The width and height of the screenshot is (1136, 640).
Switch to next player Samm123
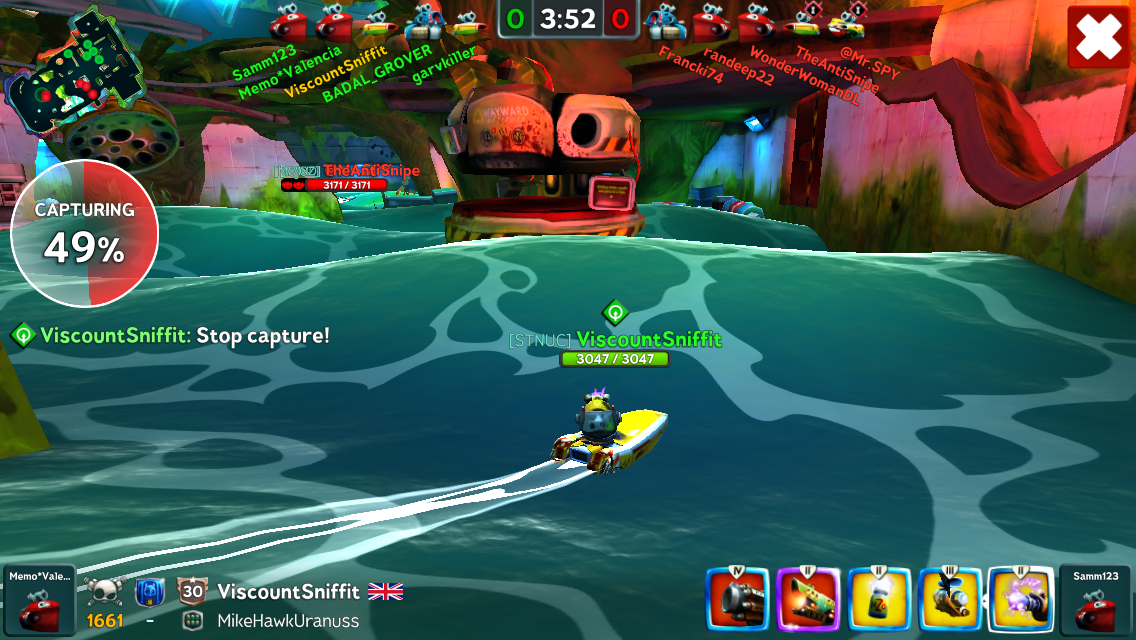point(1097,600)
